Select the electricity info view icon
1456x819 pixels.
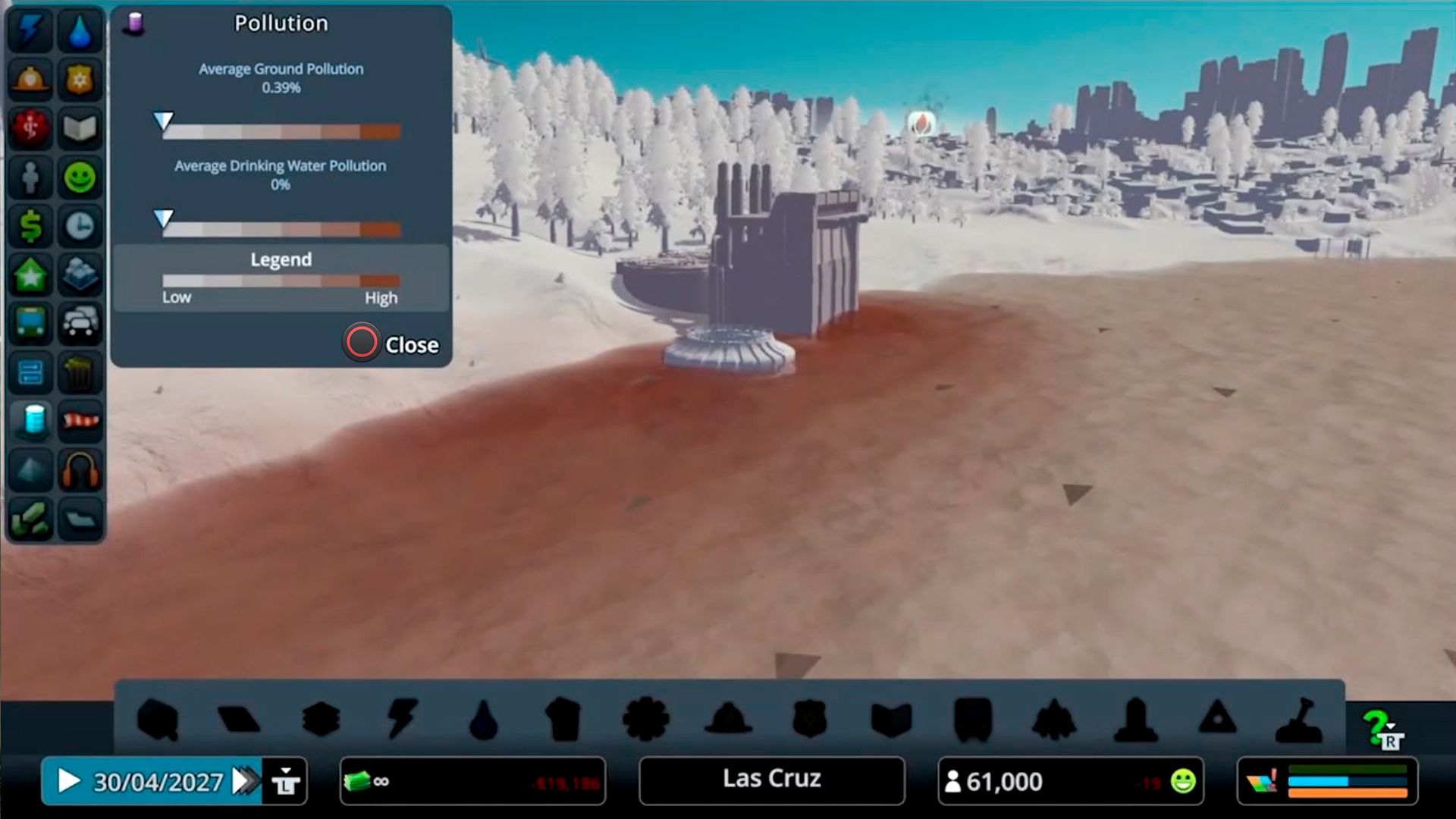[x=30, y=30]
